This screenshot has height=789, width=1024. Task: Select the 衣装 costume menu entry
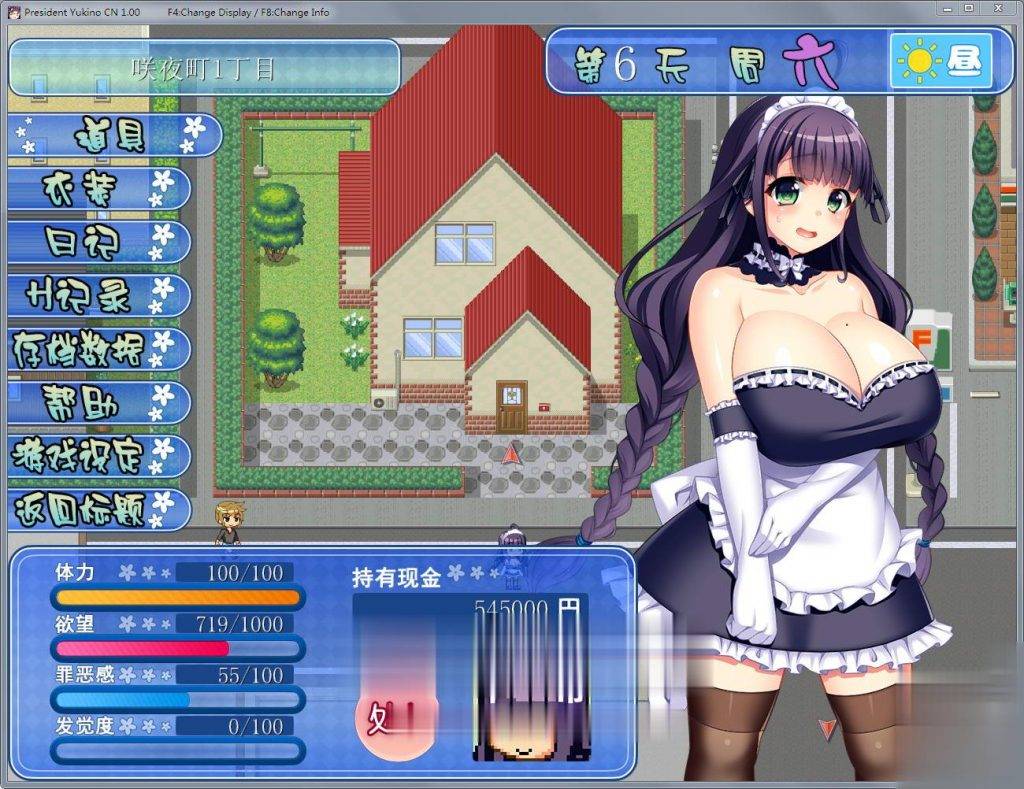tap(98, 188)
